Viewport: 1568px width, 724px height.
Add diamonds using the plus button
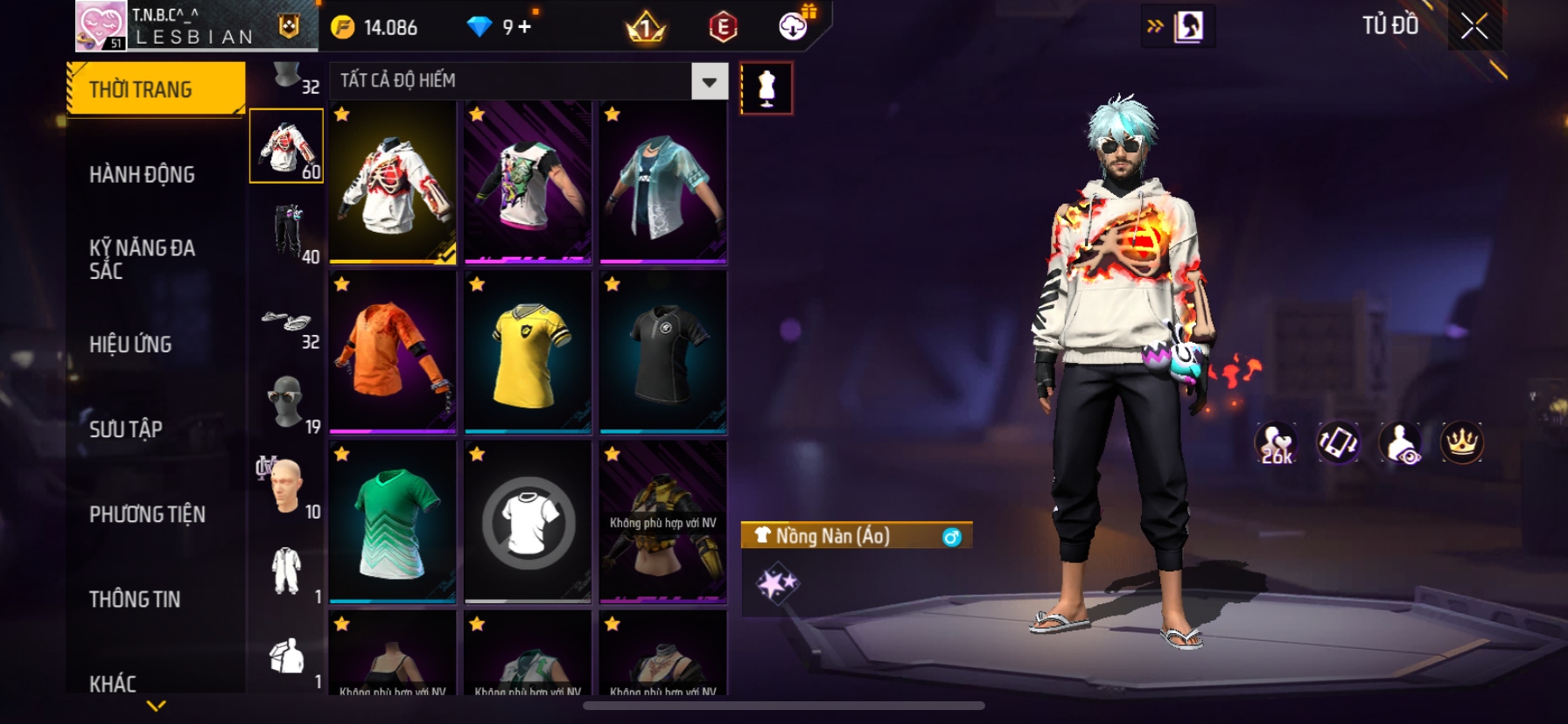pos(524,27)
